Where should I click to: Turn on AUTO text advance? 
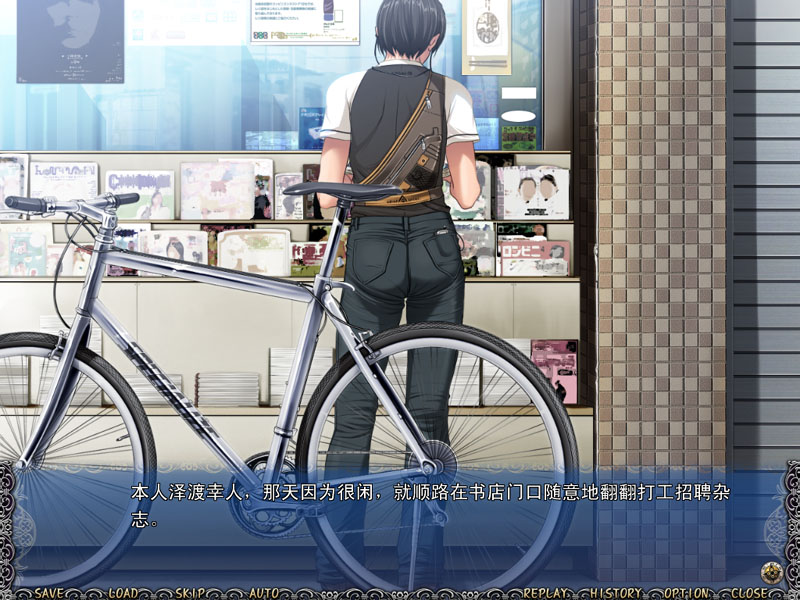tap(263, 593)
